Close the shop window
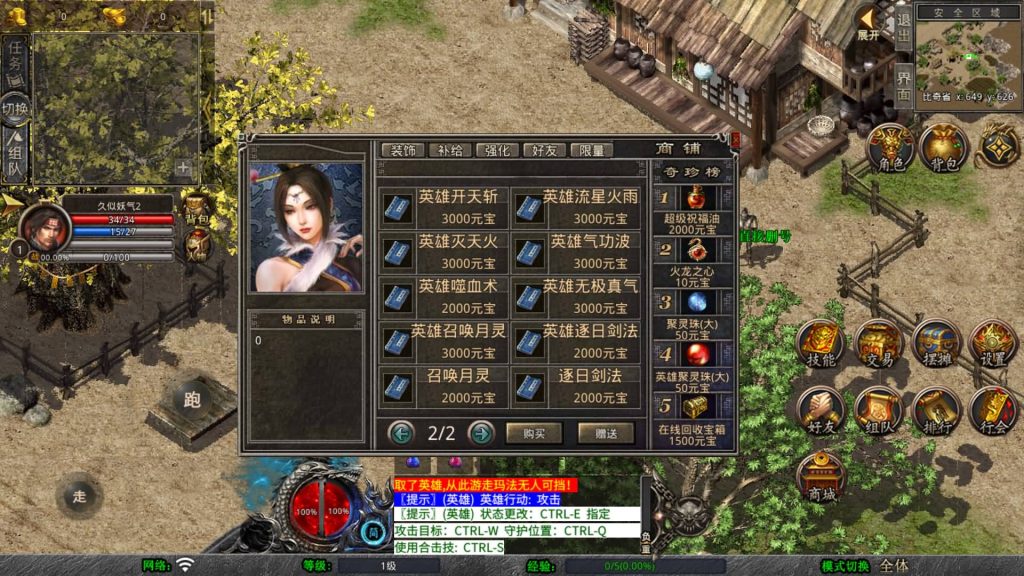 click(x=735, y=141)
